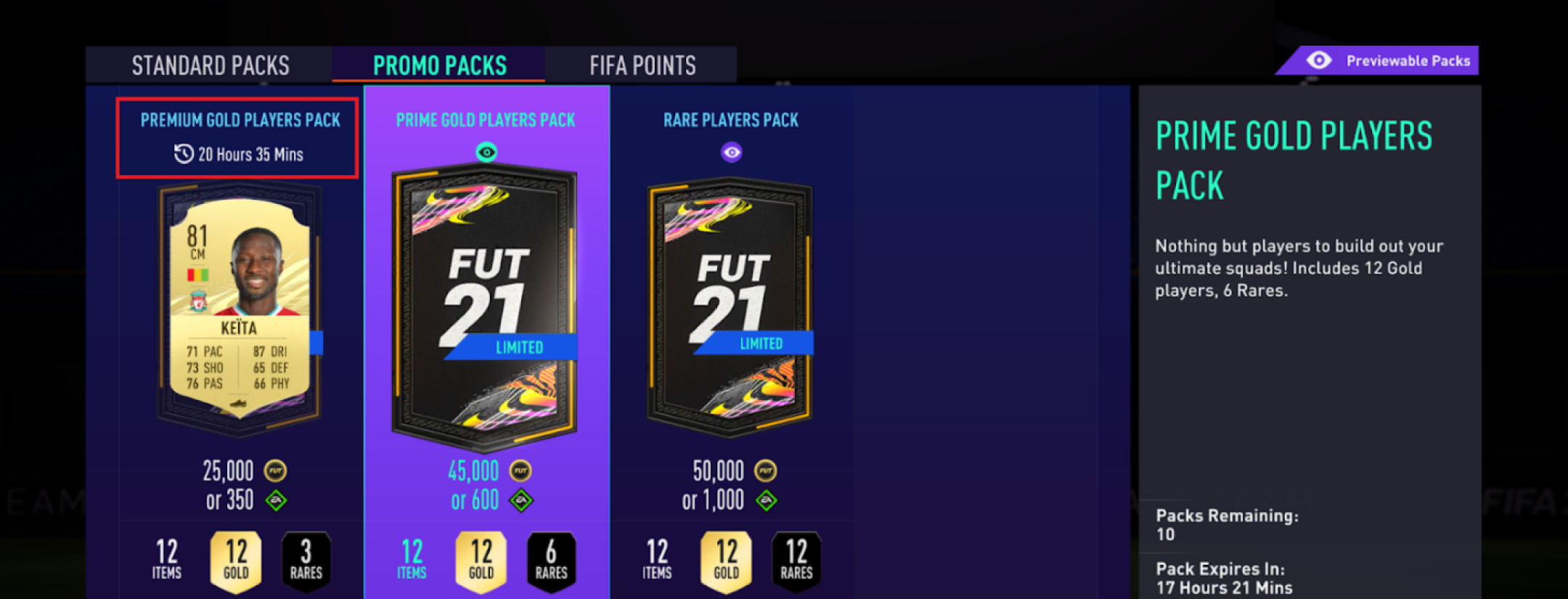Screen dimensions: 1568x599
Task: Click the countdown clock icon on Premium pack
Action: (x=183, y=154)
